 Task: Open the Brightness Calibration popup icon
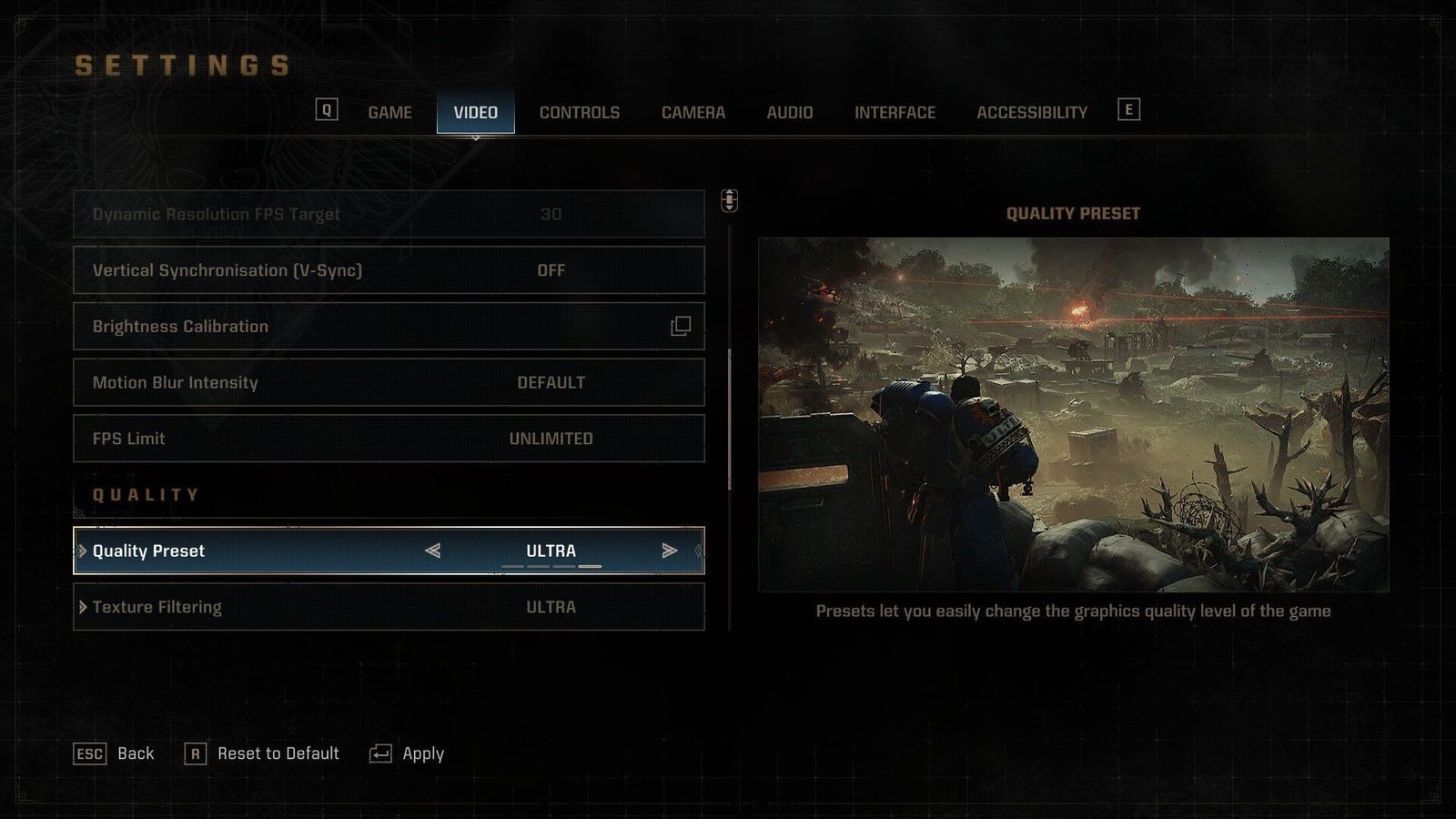pyautogui.click(x=682, y=326)
